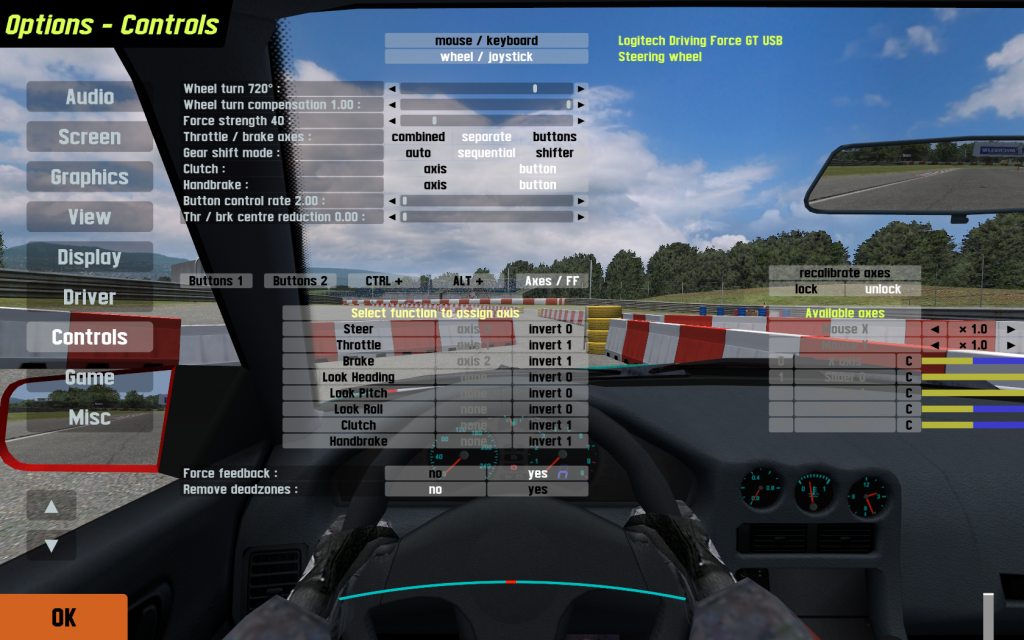Open the Graphics settings
This screenshot has height=640, width=1024.
click(90, 177)
